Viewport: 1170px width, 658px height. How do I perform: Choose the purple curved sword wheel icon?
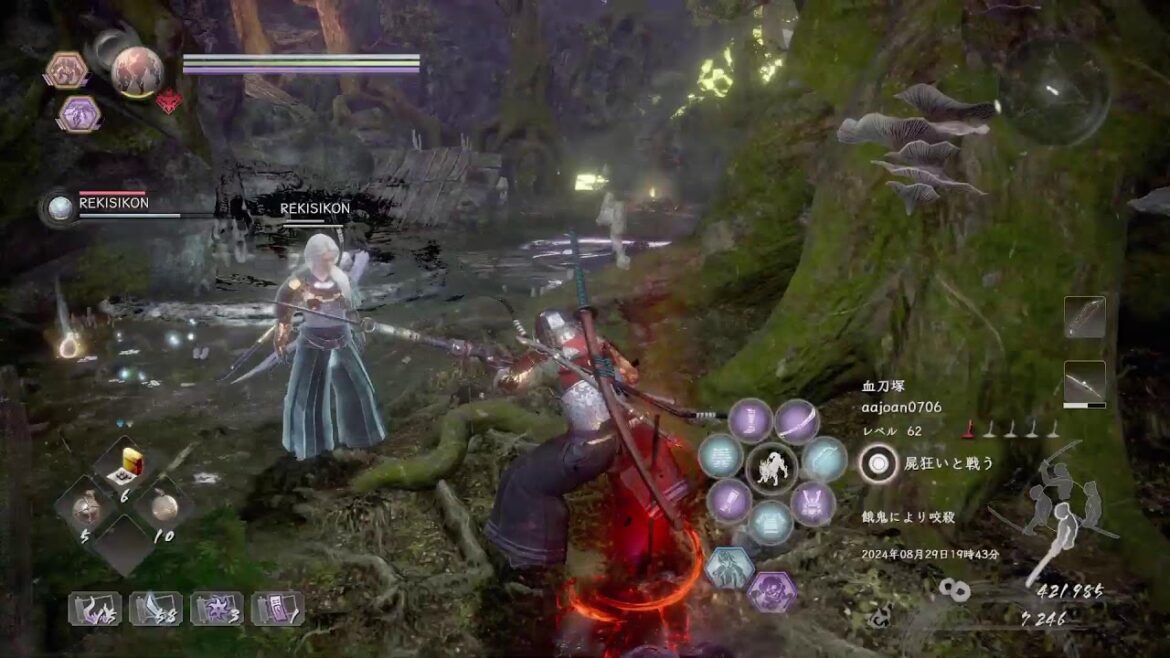[x=797, y=420]
